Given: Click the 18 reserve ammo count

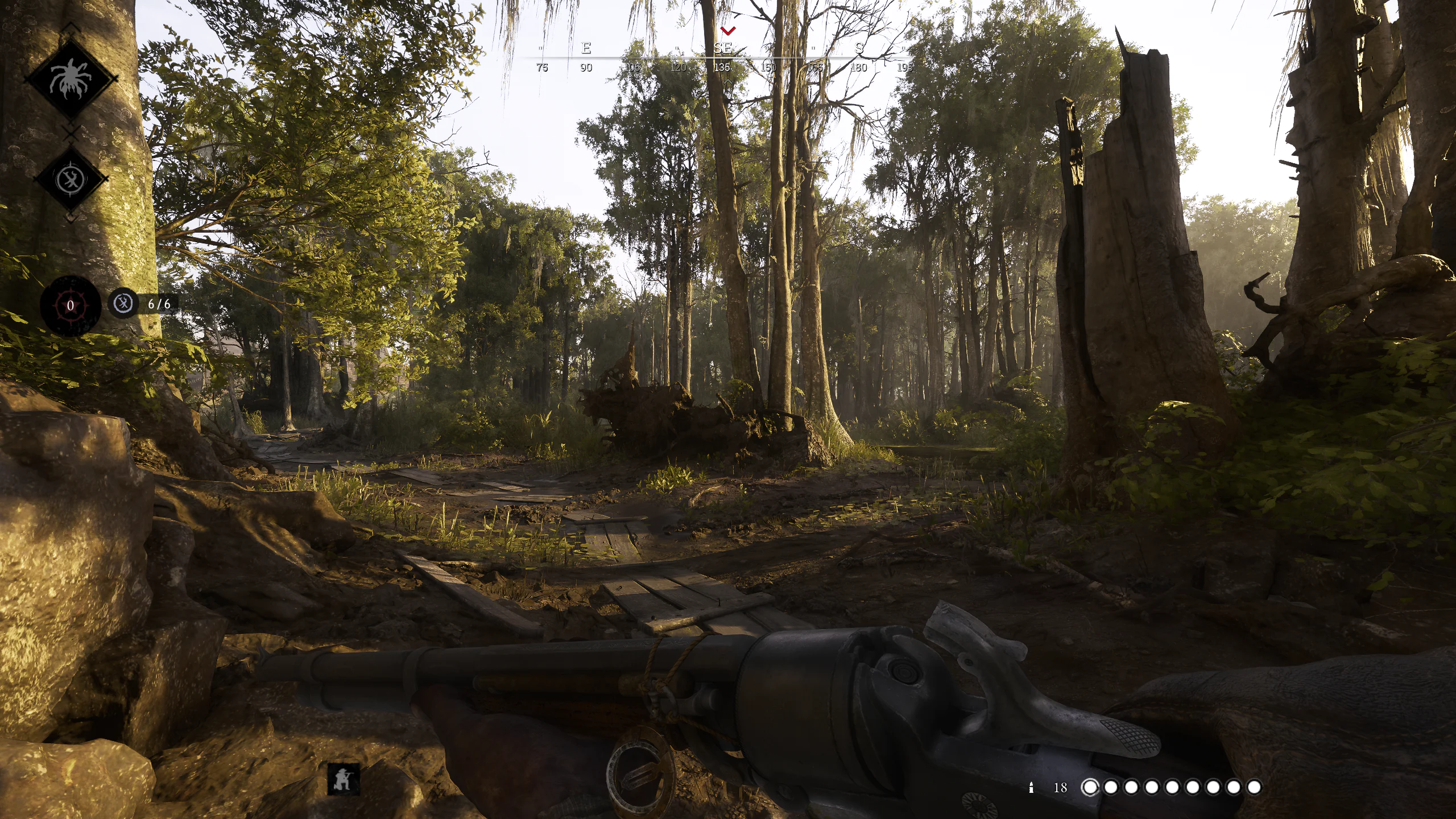Looking at the screenshot, I should click(1060, 787).
